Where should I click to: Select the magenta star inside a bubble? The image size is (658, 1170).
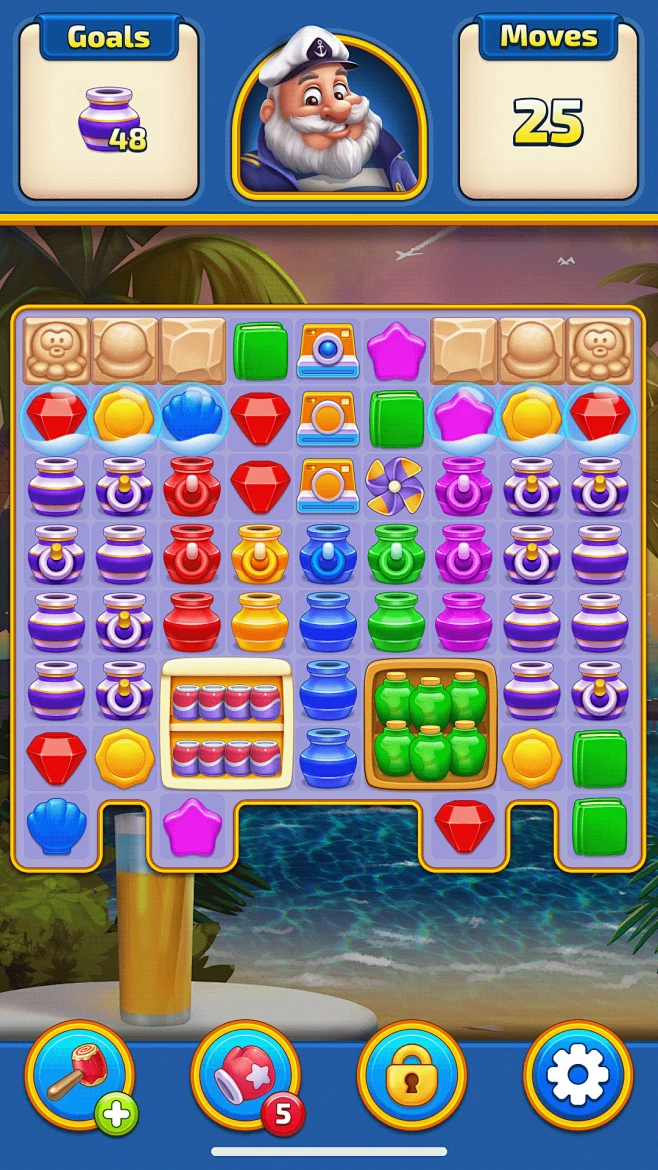pos(464,418)
